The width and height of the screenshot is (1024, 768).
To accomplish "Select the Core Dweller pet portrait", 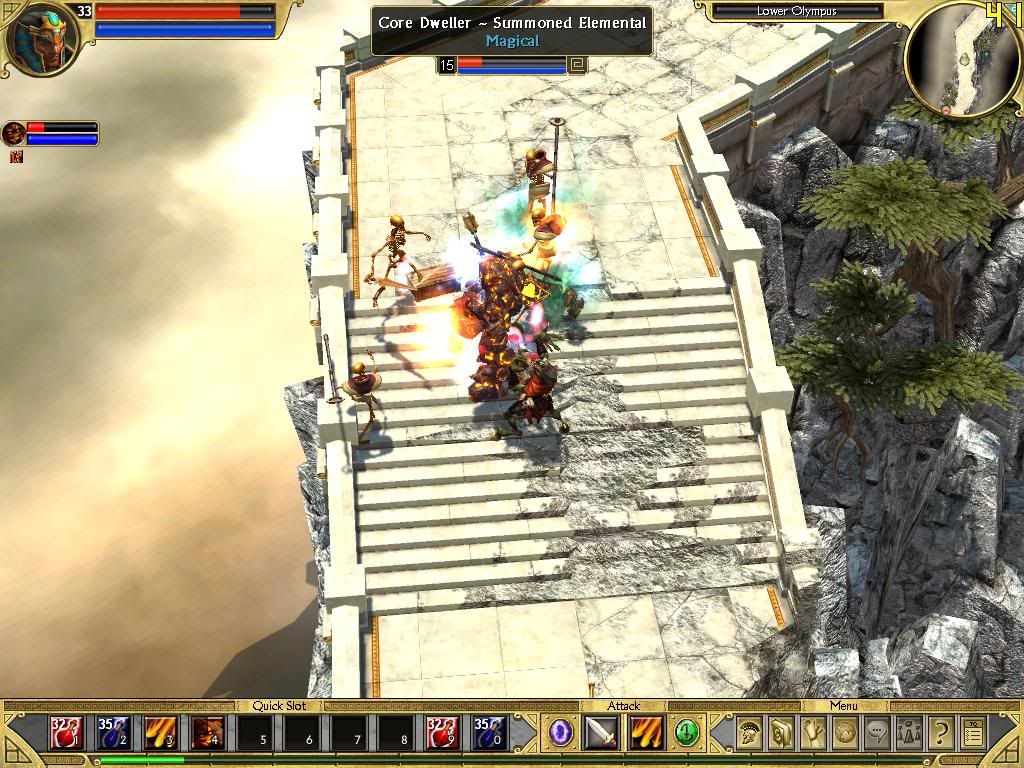I will coord(14,133).
